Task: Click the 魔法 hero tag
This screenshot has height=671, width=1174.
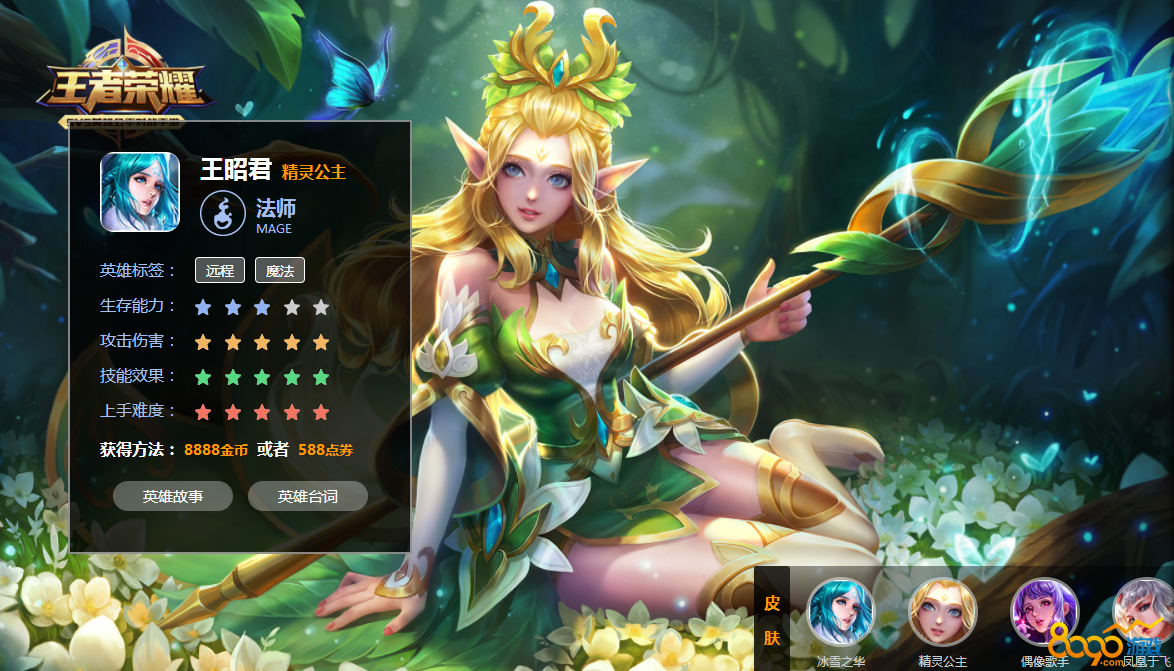Action: 280,270
